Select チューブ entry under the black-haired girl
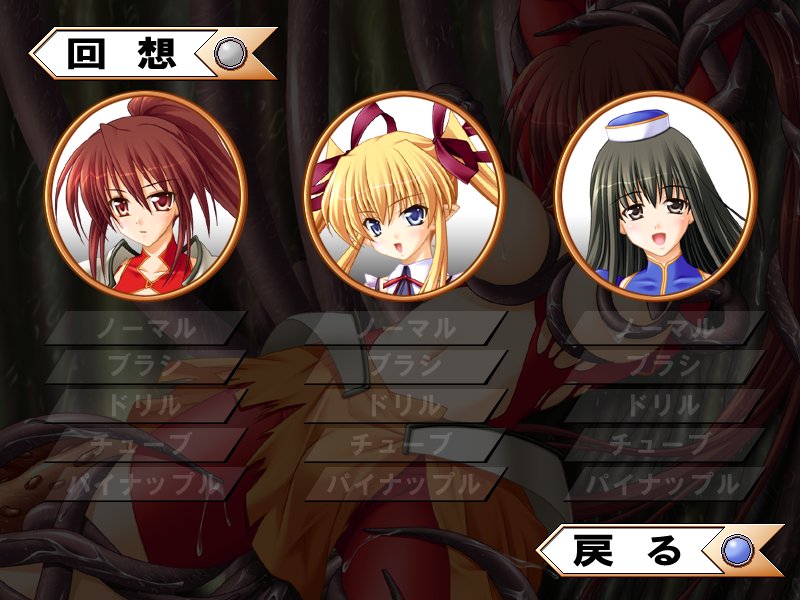 (x=664, y=444)
